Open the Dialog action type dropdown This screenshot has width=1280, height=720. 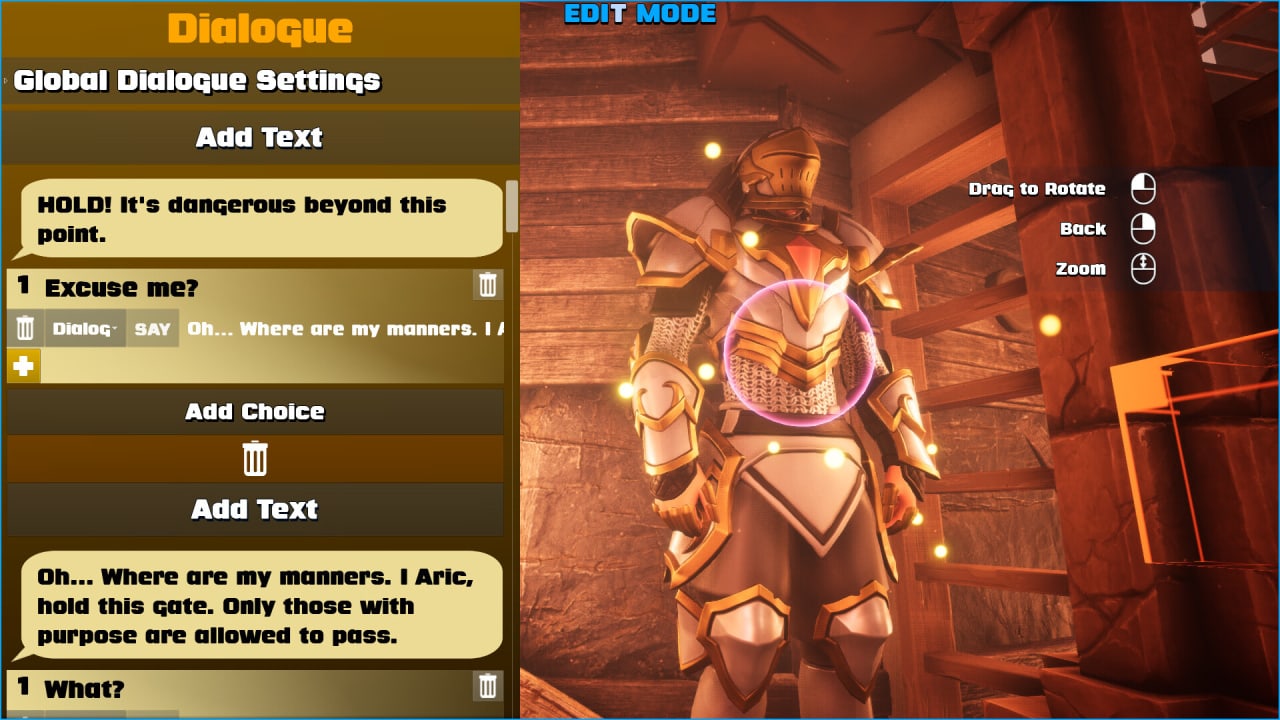tap(86, 328)
